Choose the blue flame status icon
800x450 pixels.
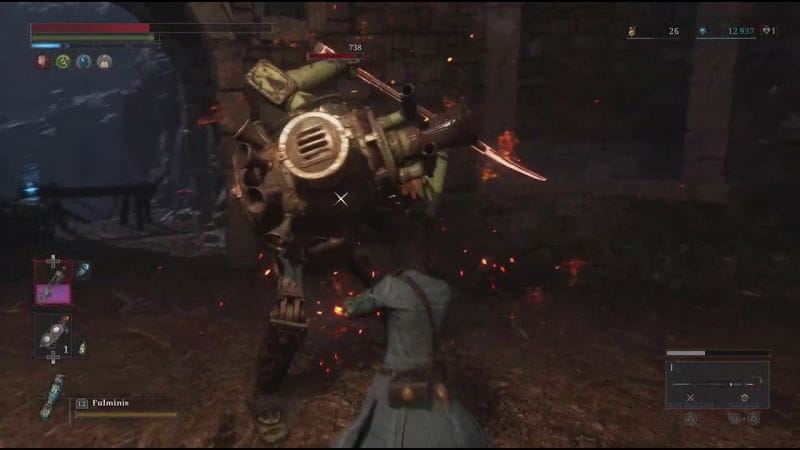(x=84, y=62)
